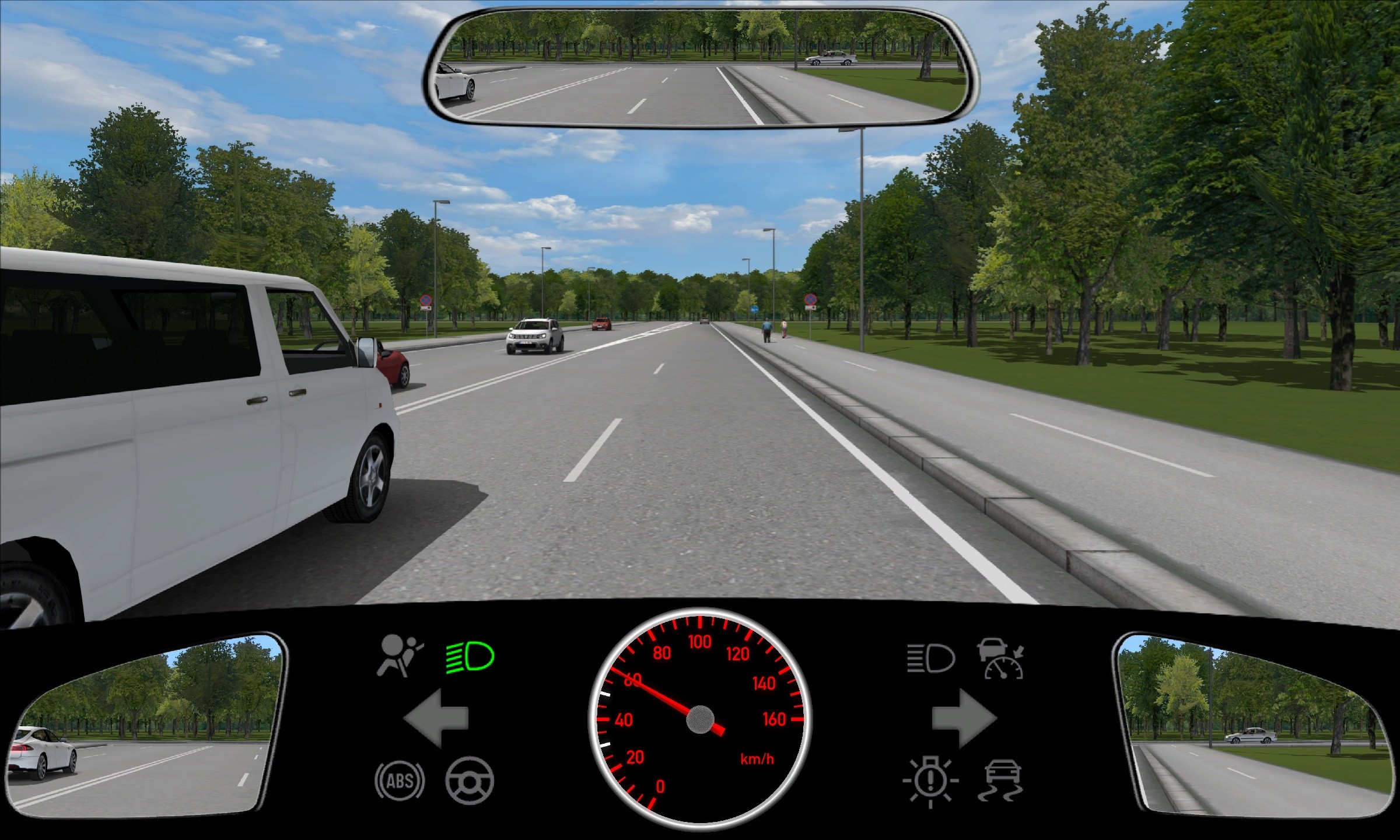
Task: Activate the right turn signal arrow
Action: point(963,718)
